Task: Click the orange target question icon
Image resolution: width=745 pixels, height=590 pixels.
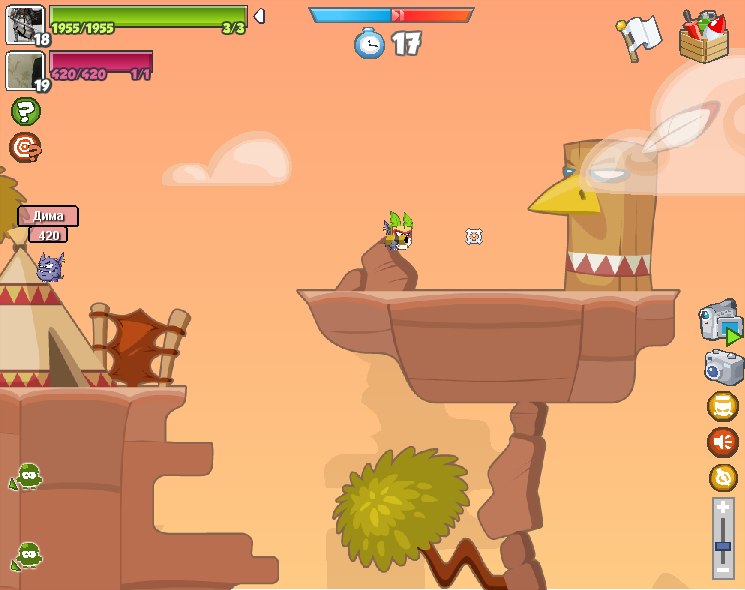Action: pyautogui.click(x=25, y=148)
